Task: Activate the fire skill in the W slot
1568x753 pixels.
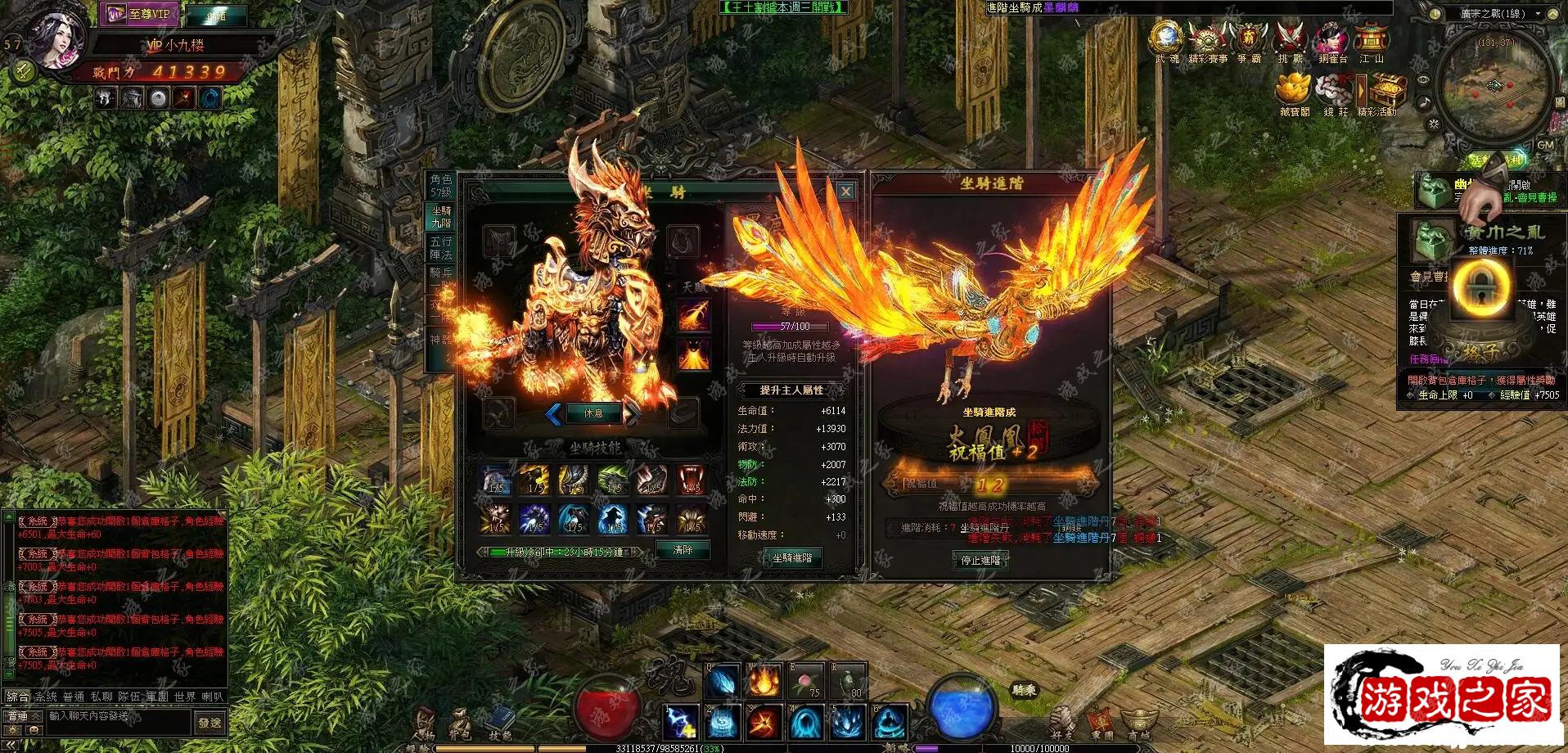Action: (764, 680)
